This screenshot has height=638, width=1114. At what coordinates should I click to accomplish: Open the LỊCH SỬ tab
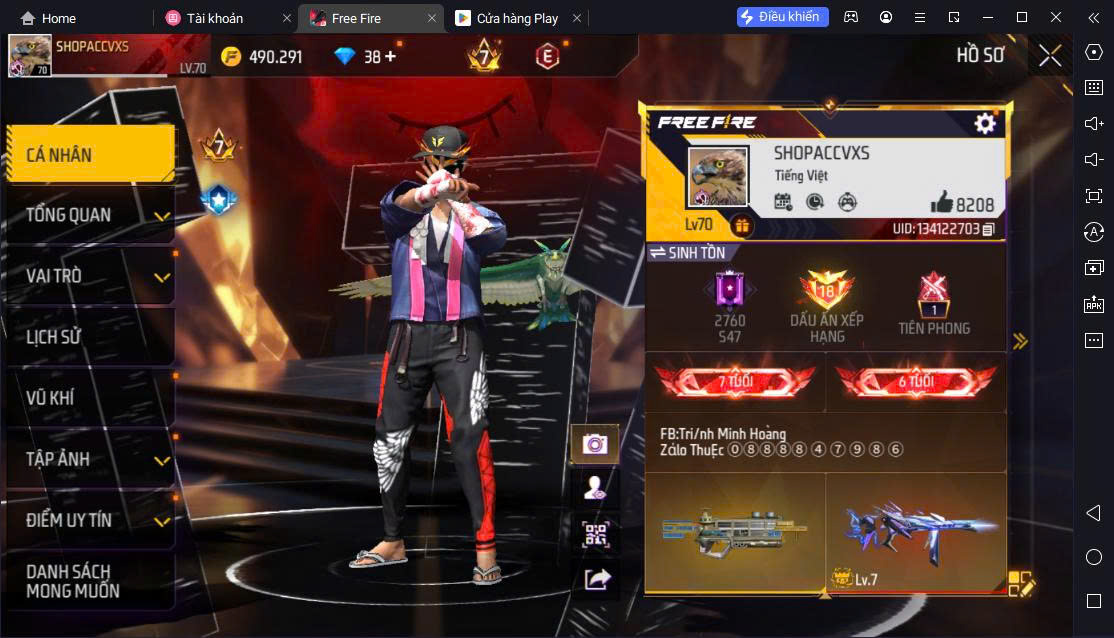coord(90,337)
